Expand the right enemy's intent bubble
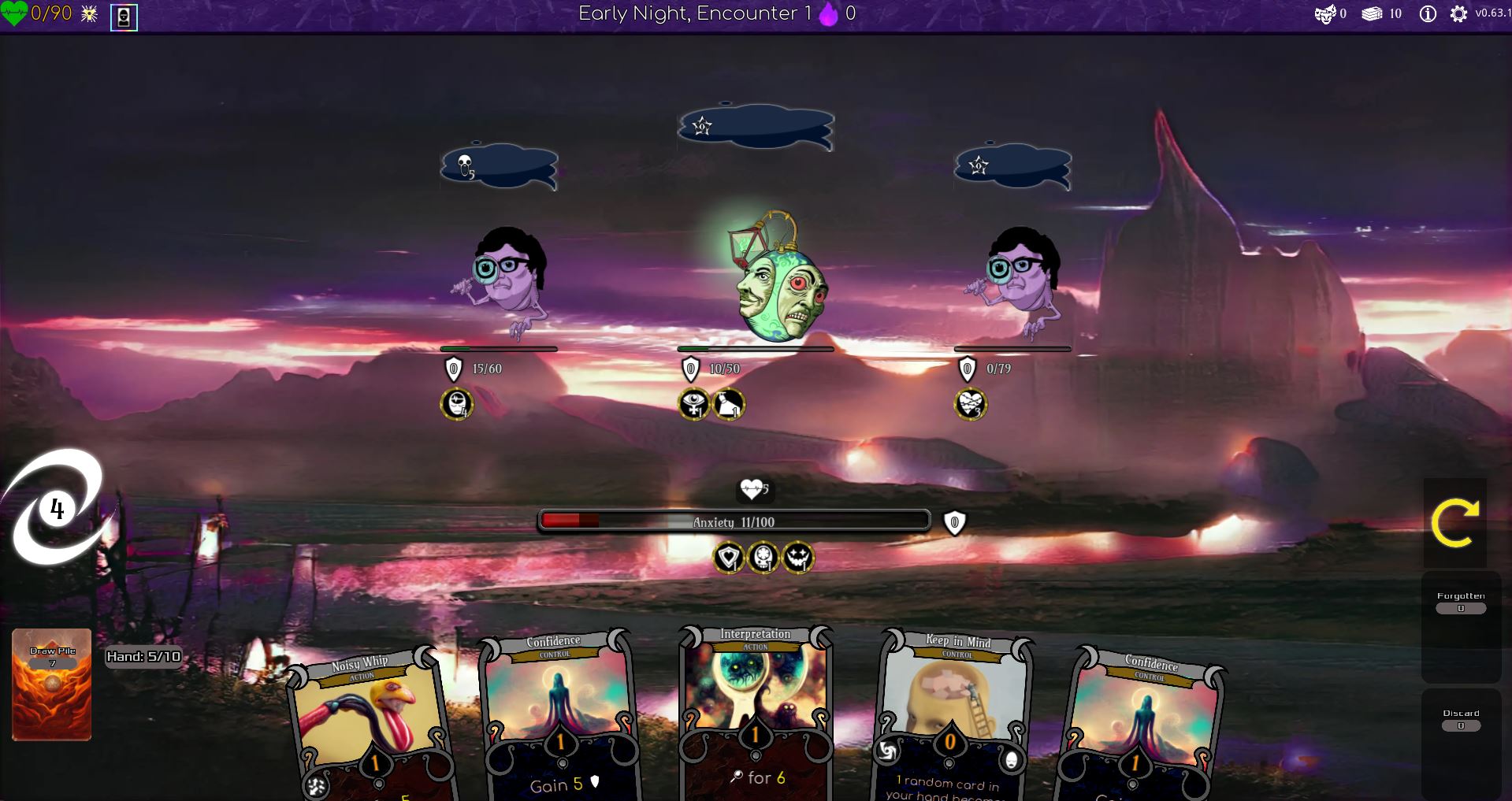Viewport: 1512px width, 801px height. (x=1011, y=165)
